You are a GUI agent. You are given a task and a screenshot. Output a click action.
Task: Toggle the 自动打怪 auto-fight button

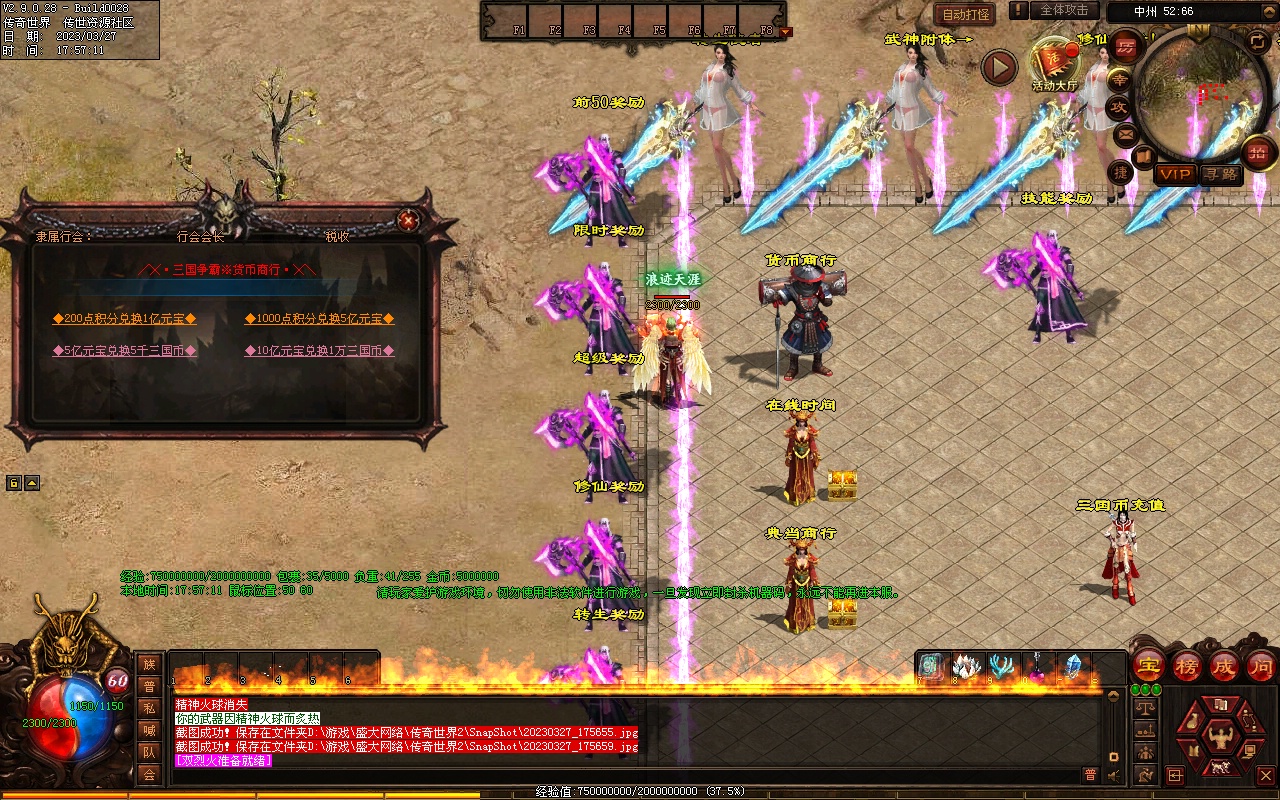tap(966, 15)
